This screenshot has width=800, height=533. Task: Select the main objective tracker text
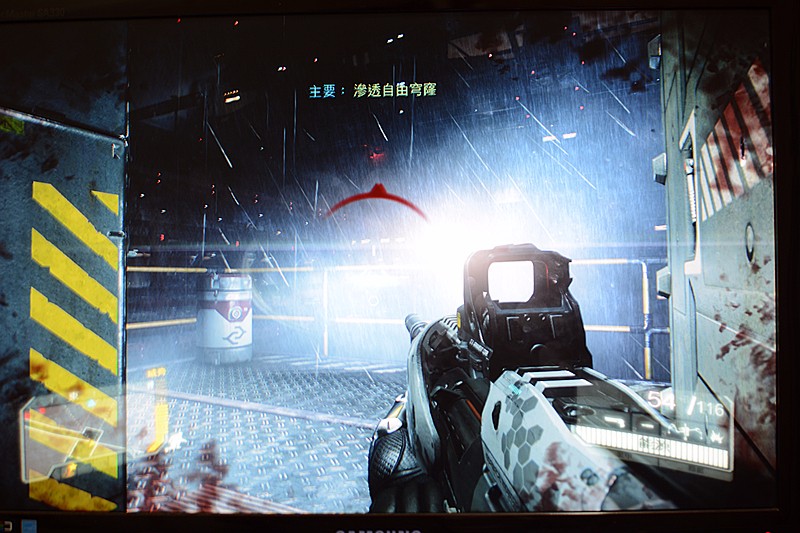click(x=372, y=90)
